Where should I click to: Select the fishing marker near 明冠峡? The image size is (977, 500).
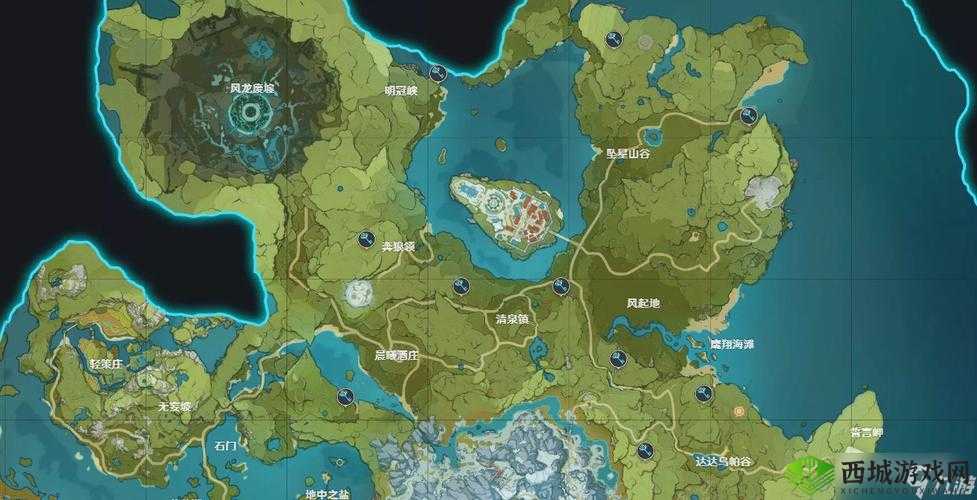tap(437, 73)
